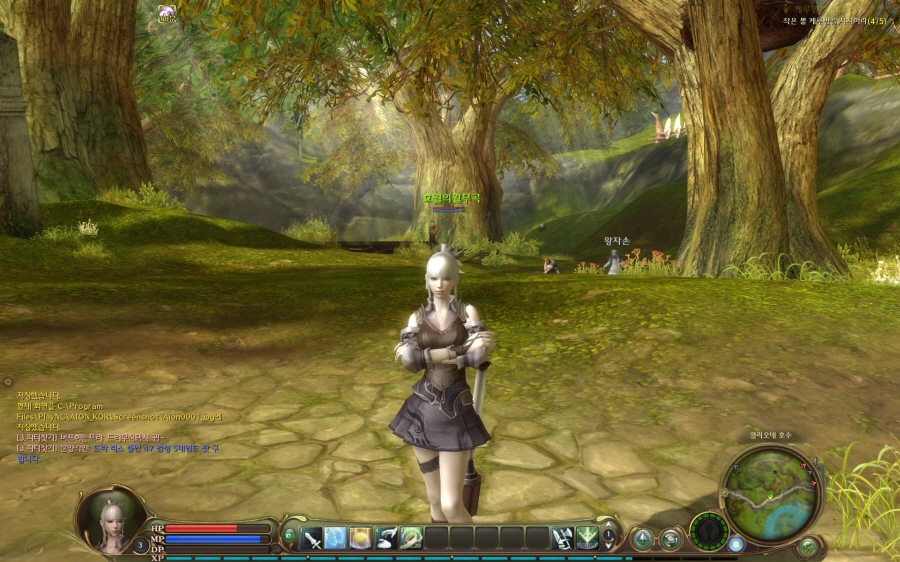
Task: Activate the glowing yellow orb skill
Action: tap(361, 537)
